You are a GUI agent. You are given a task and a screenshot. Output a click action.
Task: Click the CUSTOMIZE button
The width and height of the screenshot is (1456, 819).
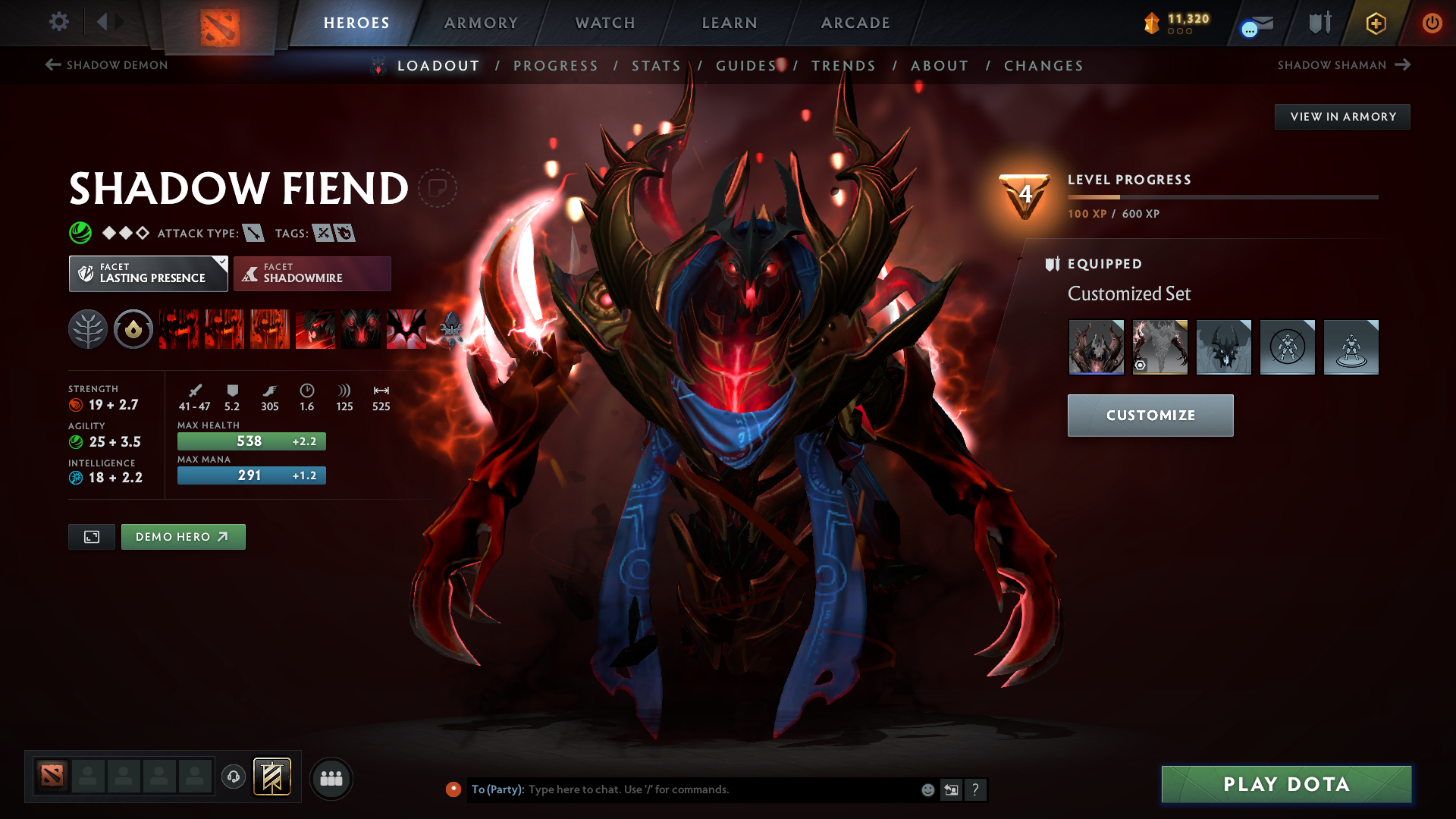click(1150, 415)
